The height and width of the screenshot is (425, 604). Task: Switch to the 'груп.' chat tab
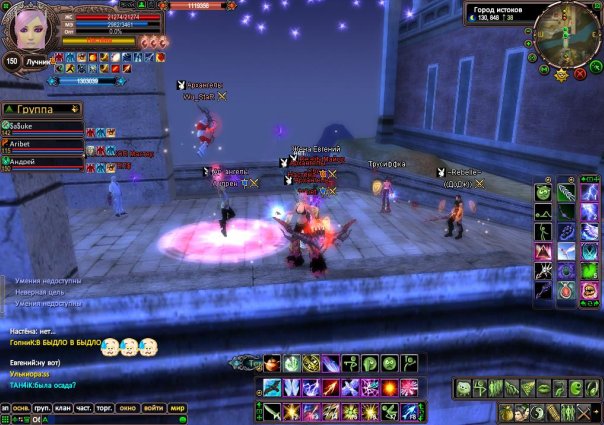click(x=42, y=408)
